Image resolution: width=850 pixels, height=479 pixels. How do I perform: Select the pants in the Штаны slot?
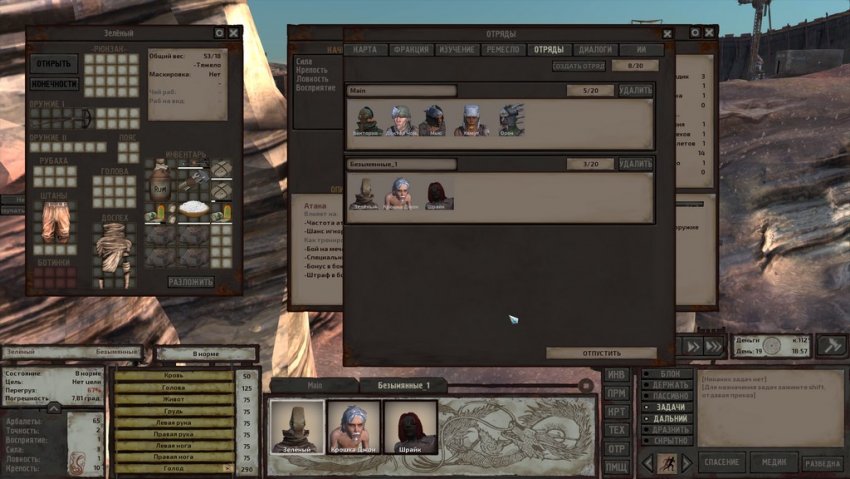point(54,221)
